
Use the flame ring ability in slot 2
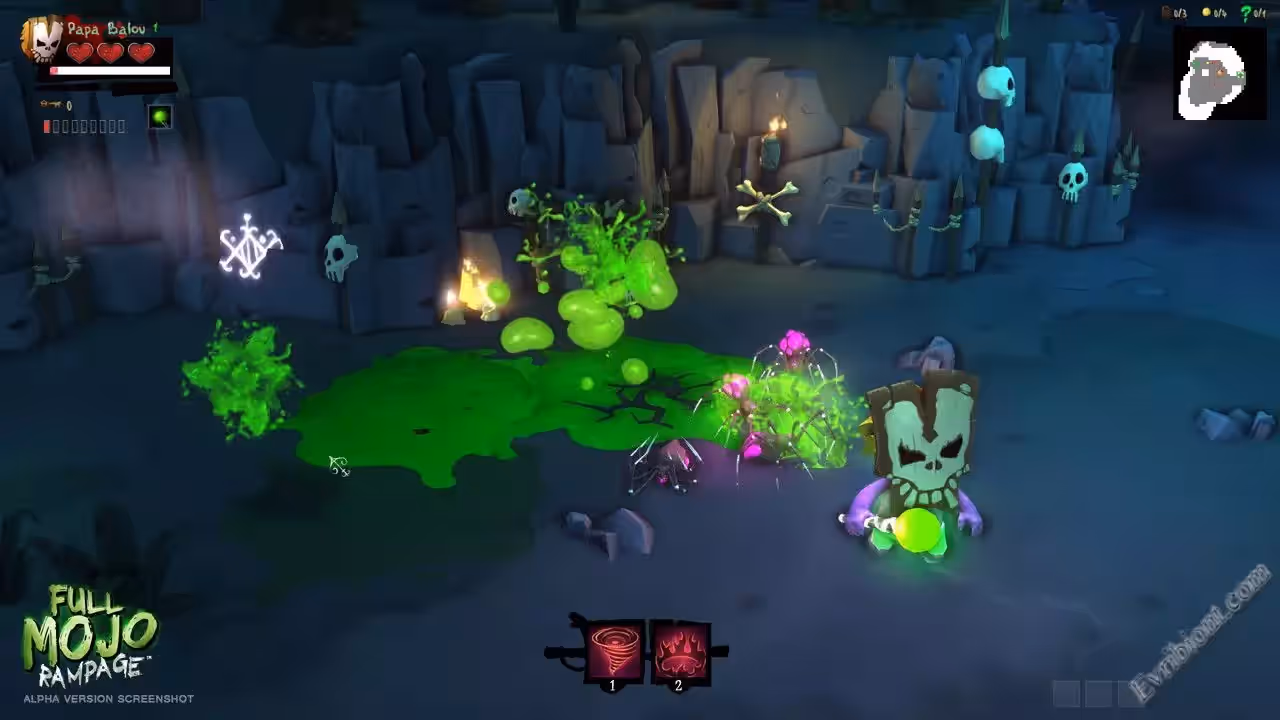680,650
